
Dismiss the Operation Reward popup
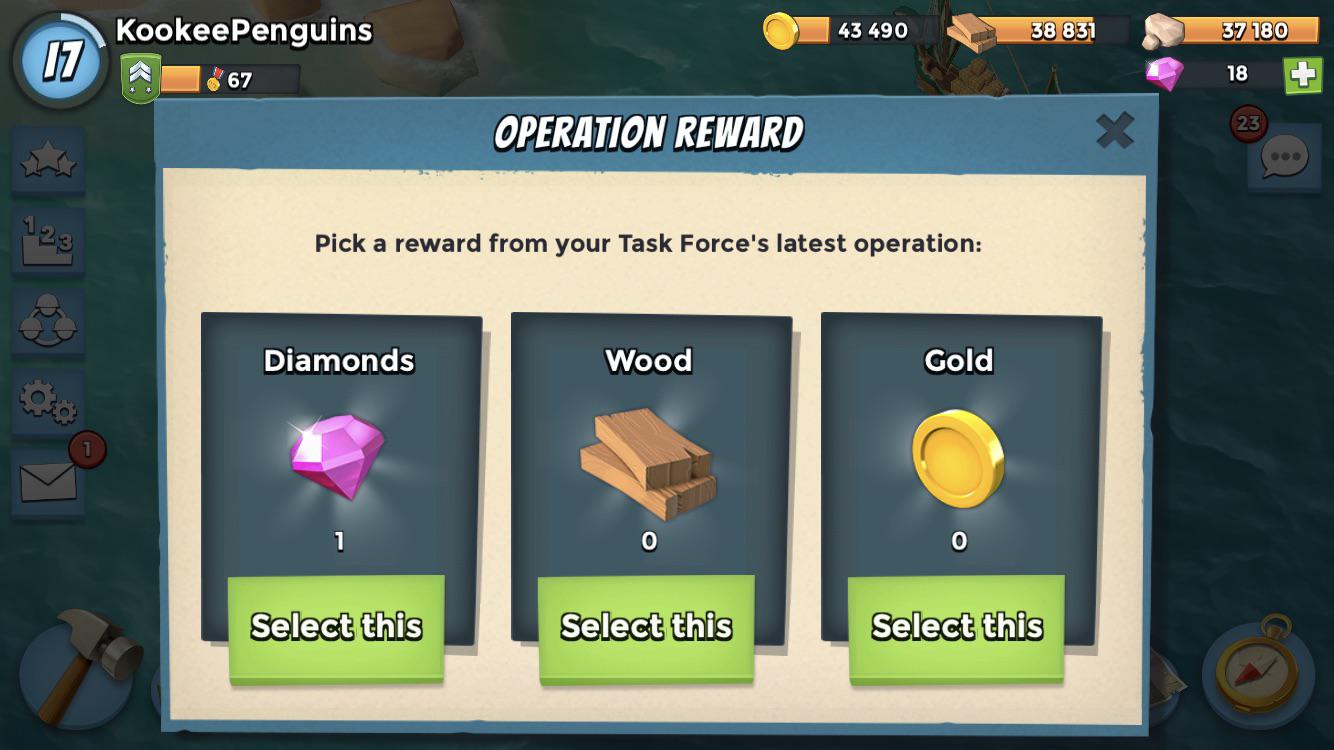pos(1115,130)
